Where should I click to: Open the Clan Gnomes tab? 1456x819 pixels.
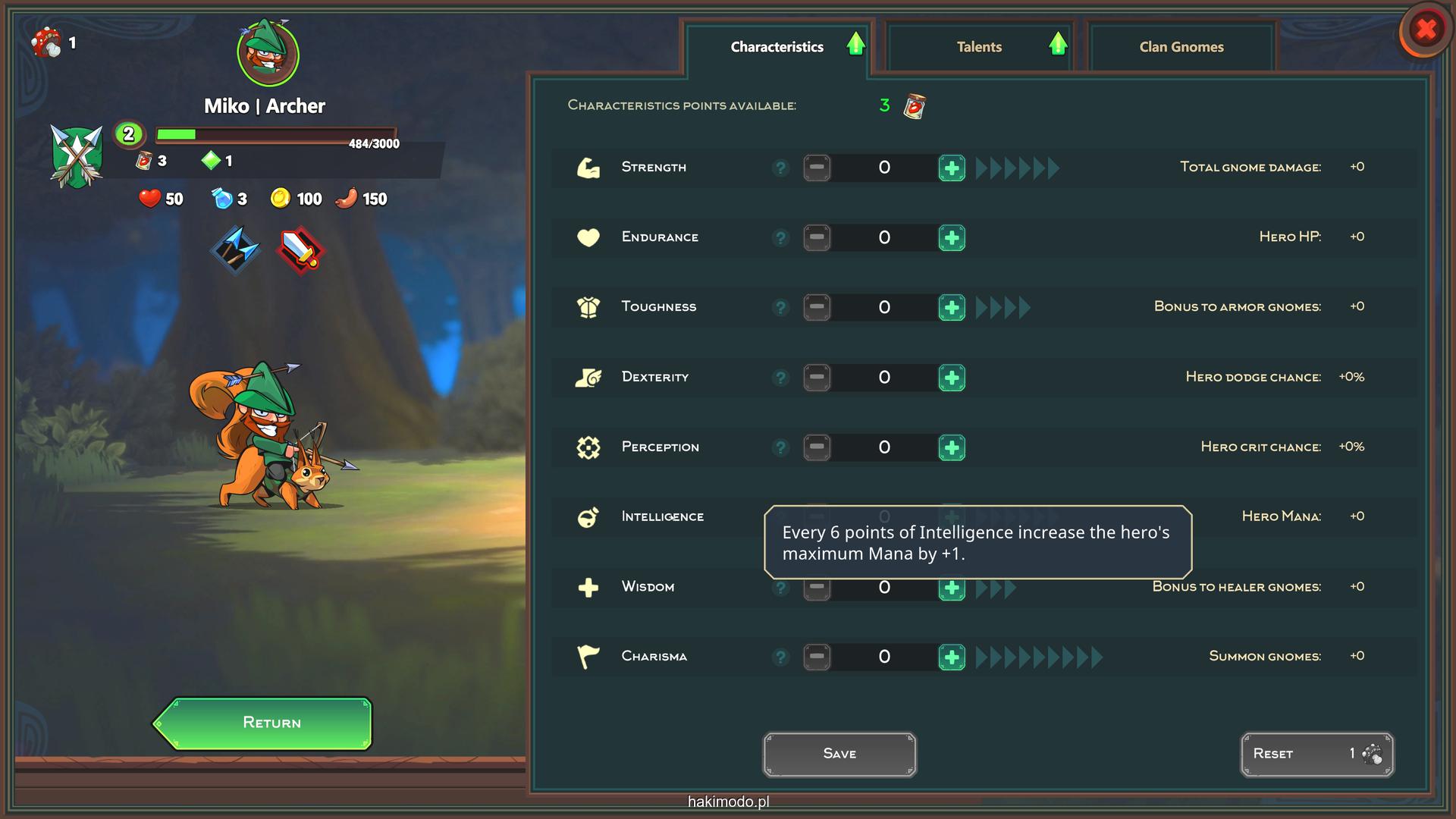(1181, 47)
